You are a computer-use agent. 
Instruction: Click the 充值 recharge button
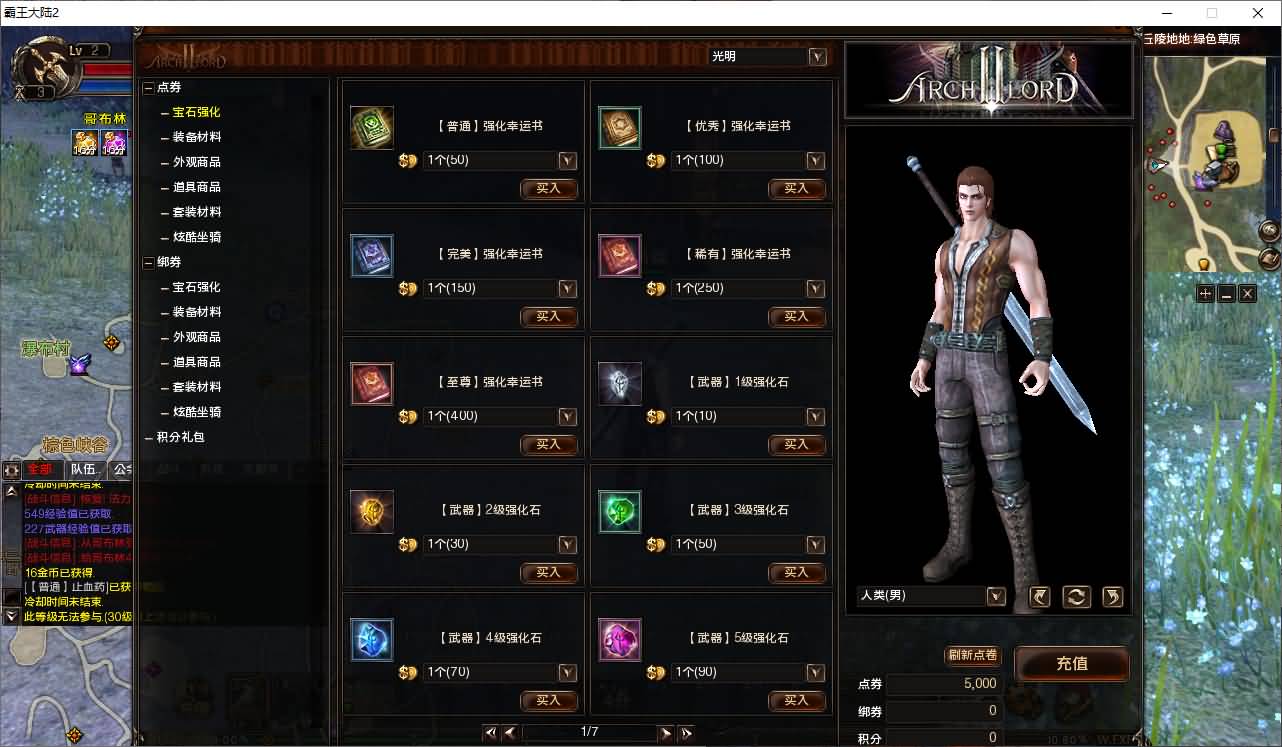(x=1072, y=664)
